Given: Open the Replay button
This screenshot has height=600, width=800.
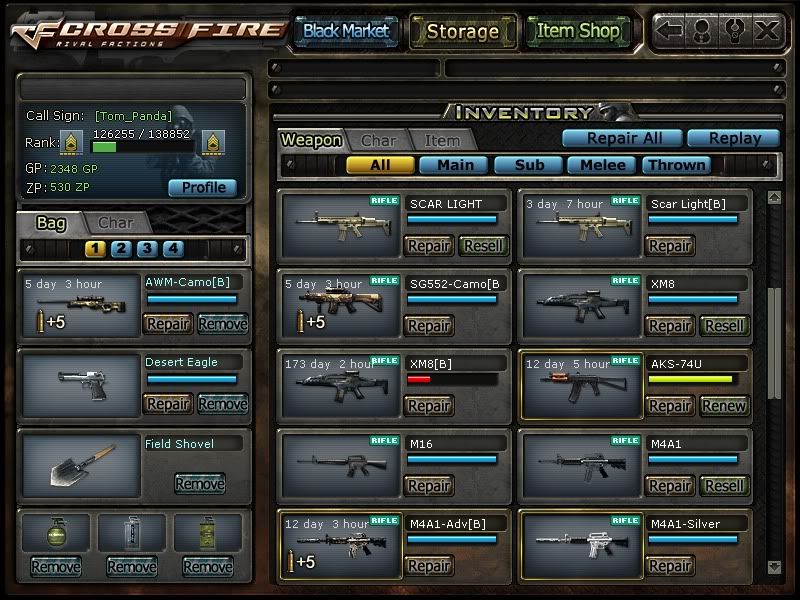Looking at the screenshot, I should tap(733, 138).
